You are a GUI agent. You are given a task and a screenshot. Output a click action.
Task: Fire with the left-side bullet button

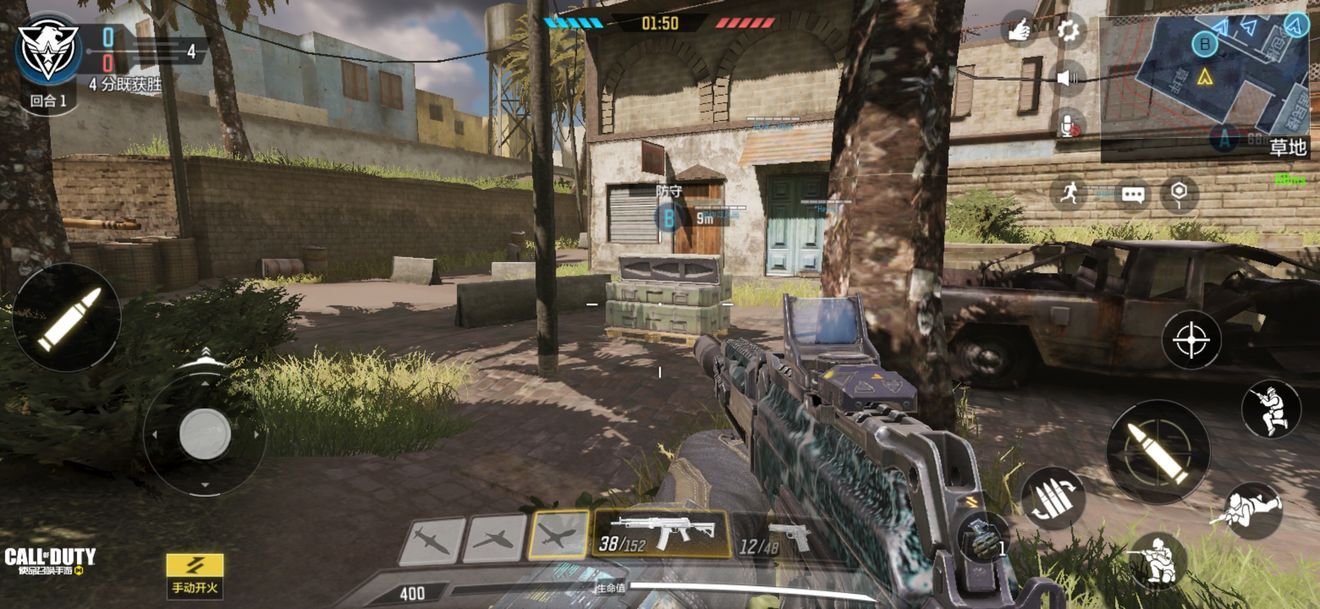pos(67,318)
